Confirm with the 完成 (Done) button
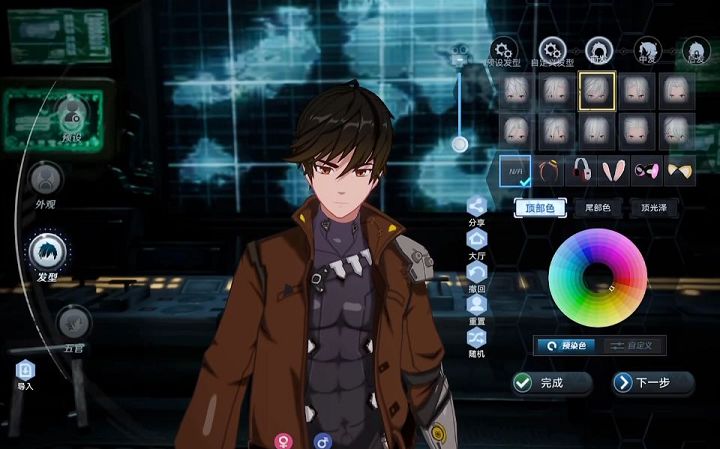The image size is (720, 449). (552, 383)
